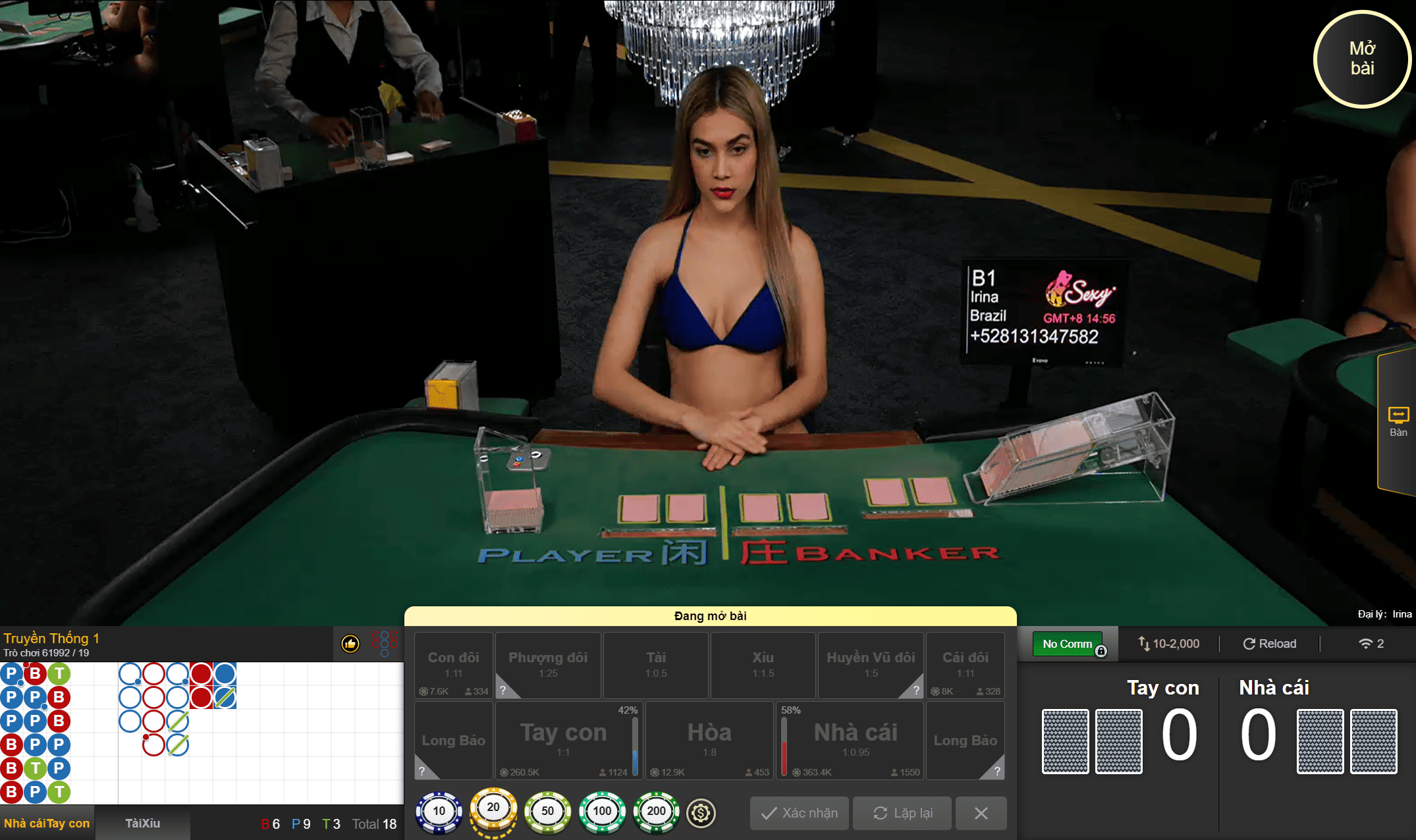Cancel bets with the X button

click(x=981, y=813)
